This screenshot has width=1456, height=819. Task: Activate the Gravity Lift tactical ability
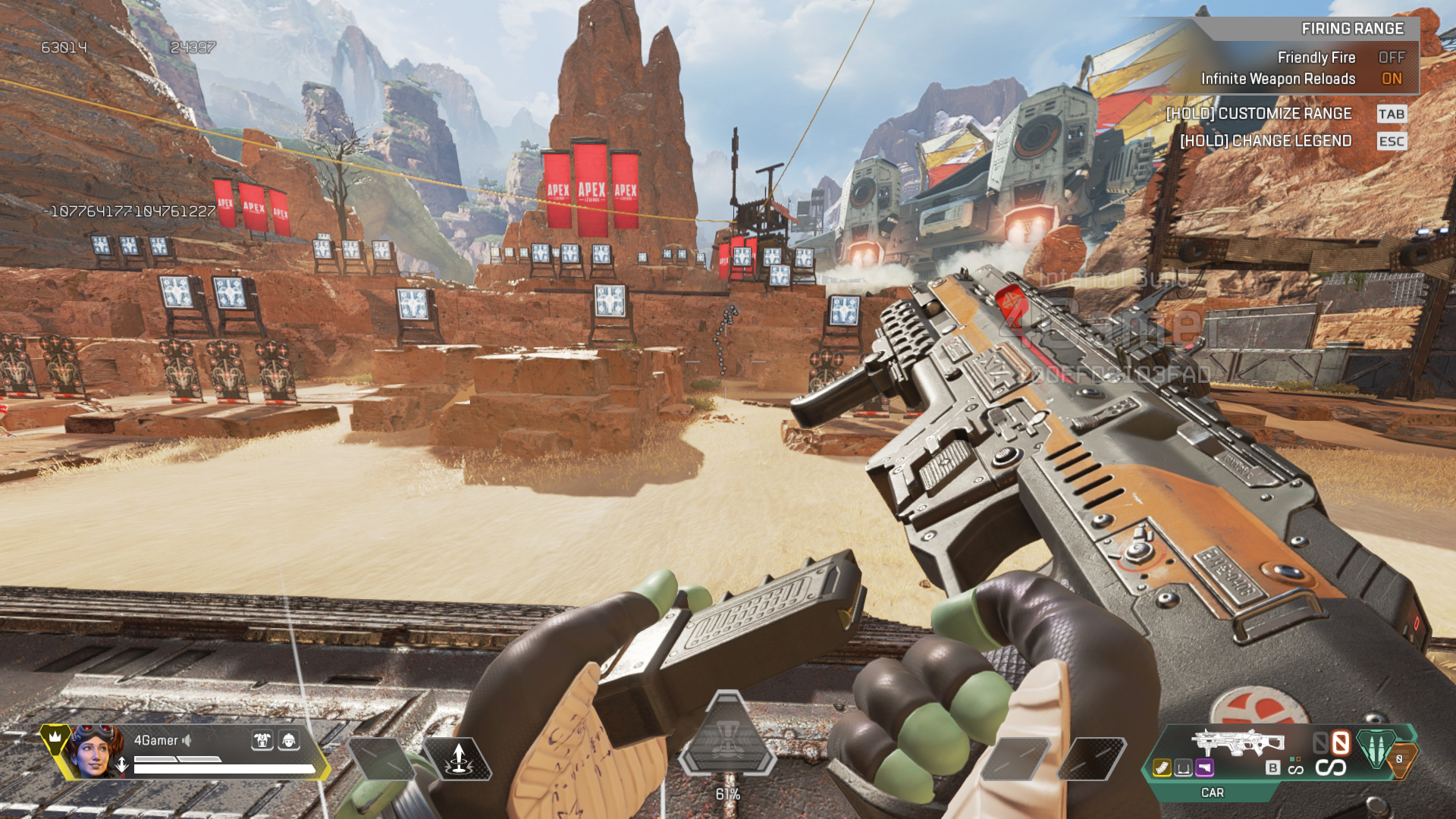click(458, 759)
